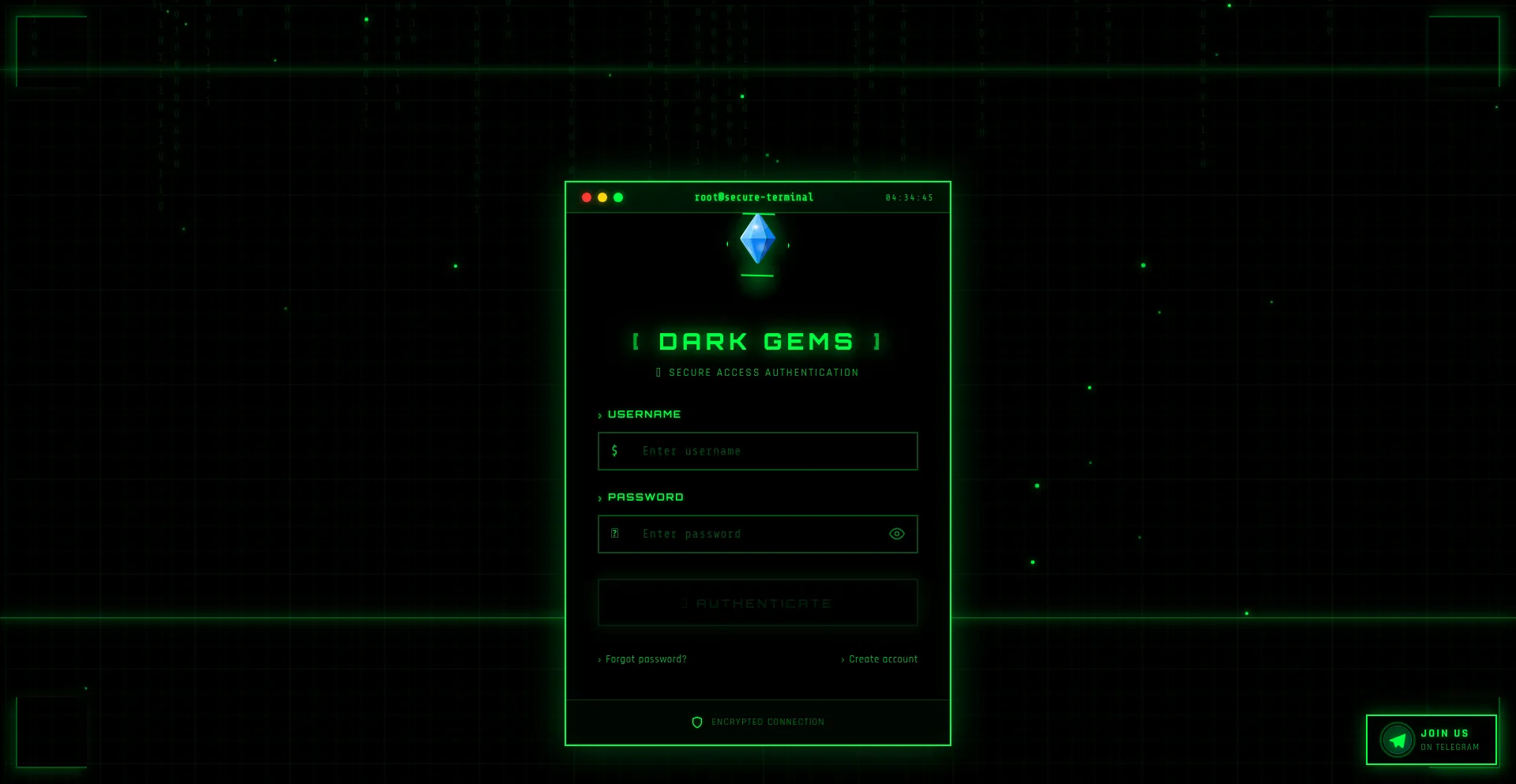1516x784 pixels.
Task: Click the blue gem logo
Action: [x=756, y=238]
